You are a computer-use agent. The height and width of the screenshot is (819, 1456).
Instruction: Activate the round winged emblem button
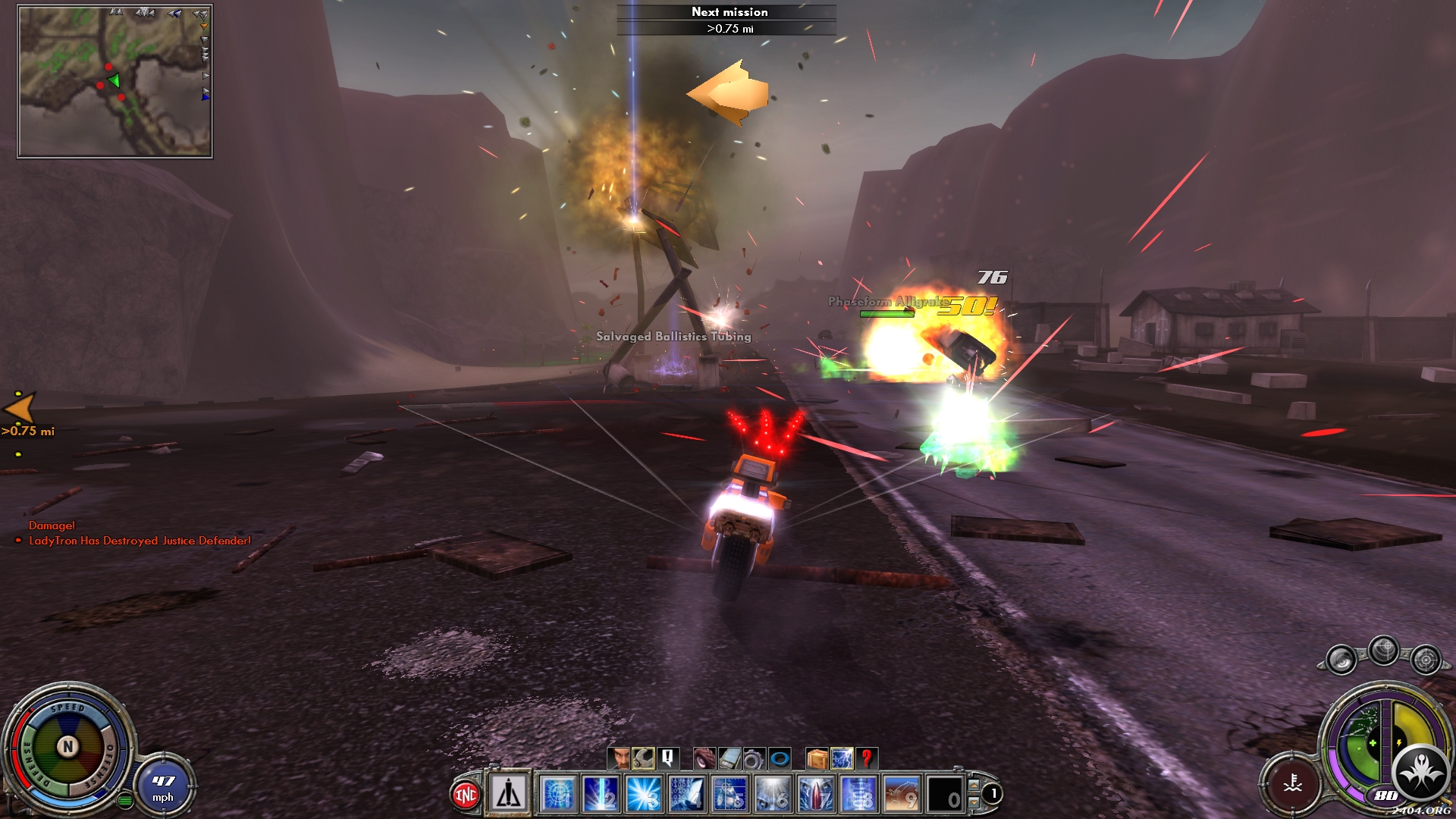(x=1420, y=772)
